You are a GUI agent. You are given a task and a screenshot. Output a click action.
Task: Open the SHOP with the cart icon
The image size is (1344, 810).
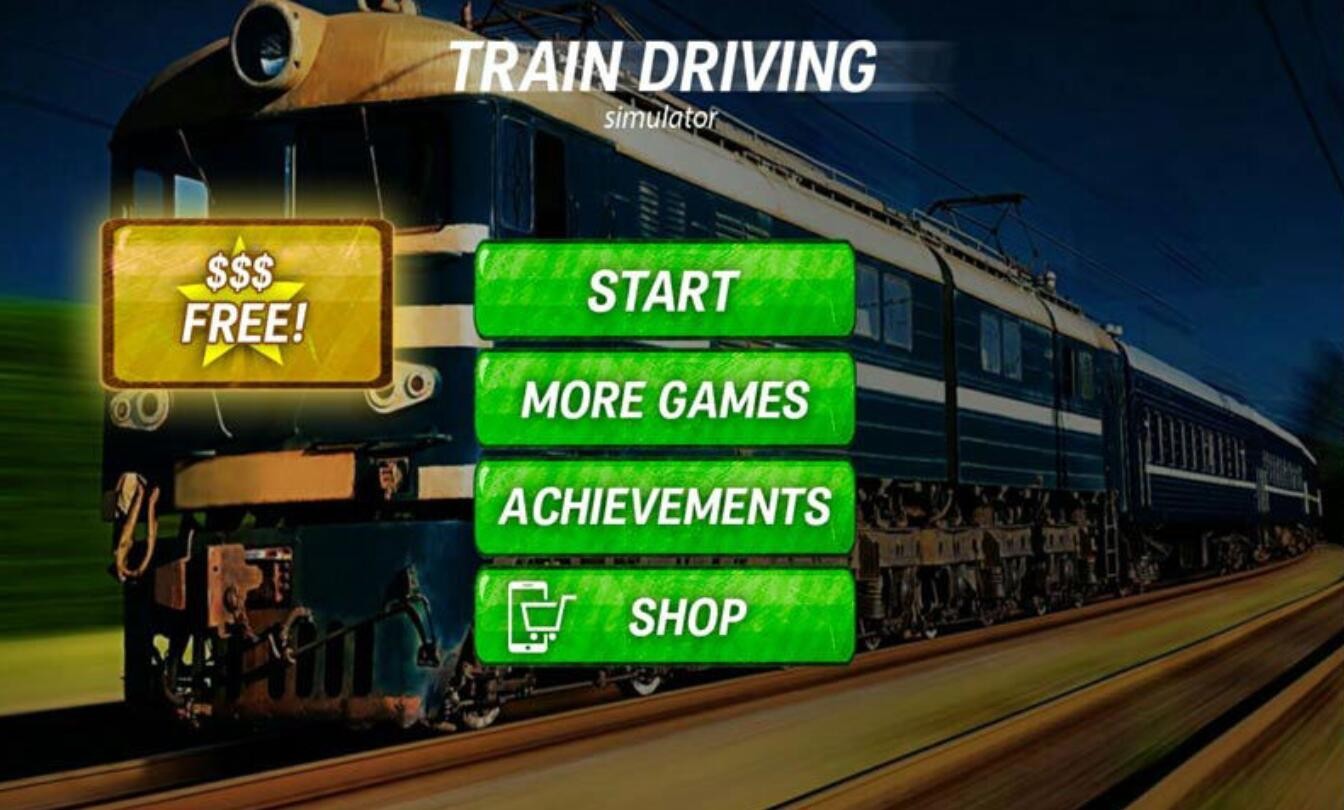tap(664, 616)
